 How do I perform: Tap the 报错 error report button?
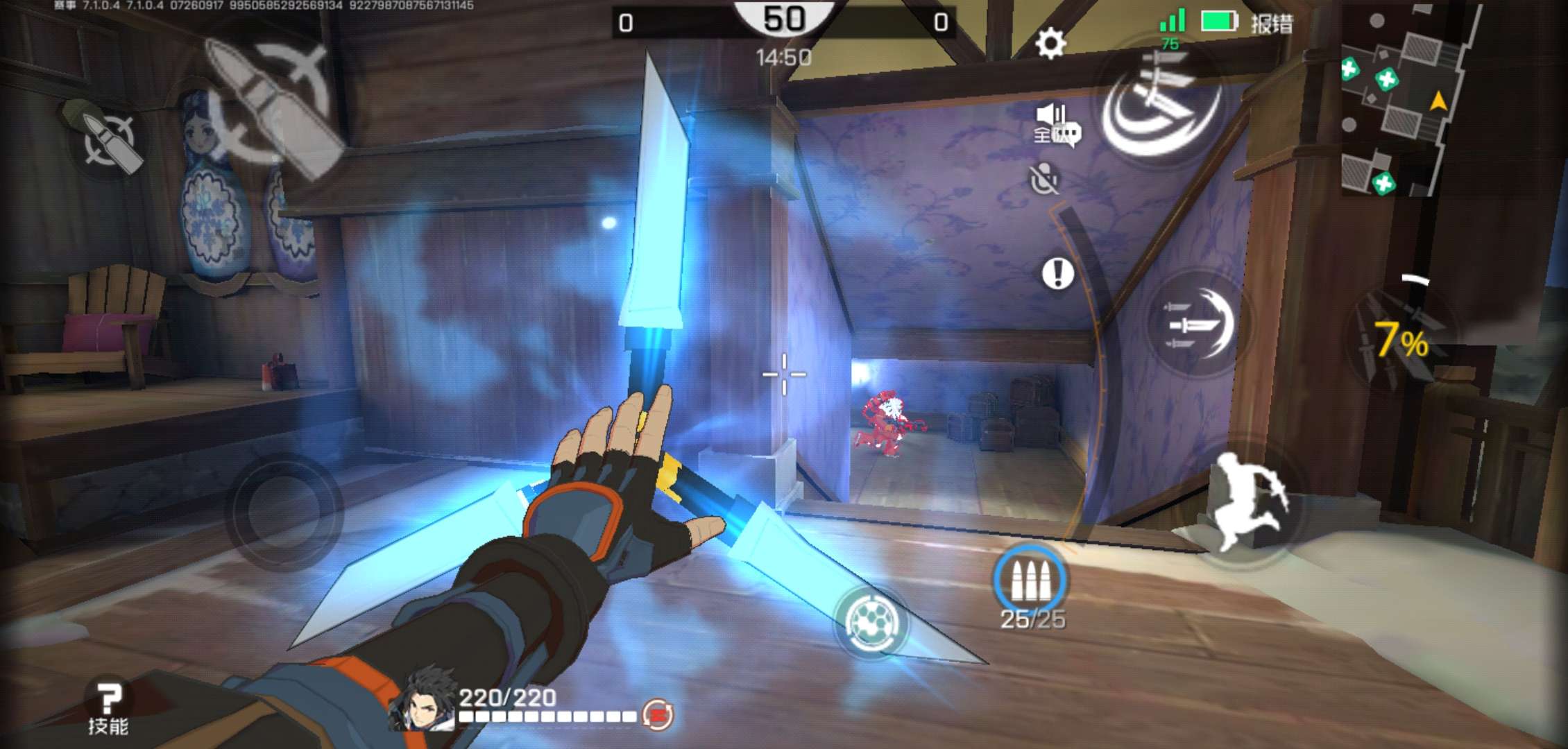point(1272,24)
